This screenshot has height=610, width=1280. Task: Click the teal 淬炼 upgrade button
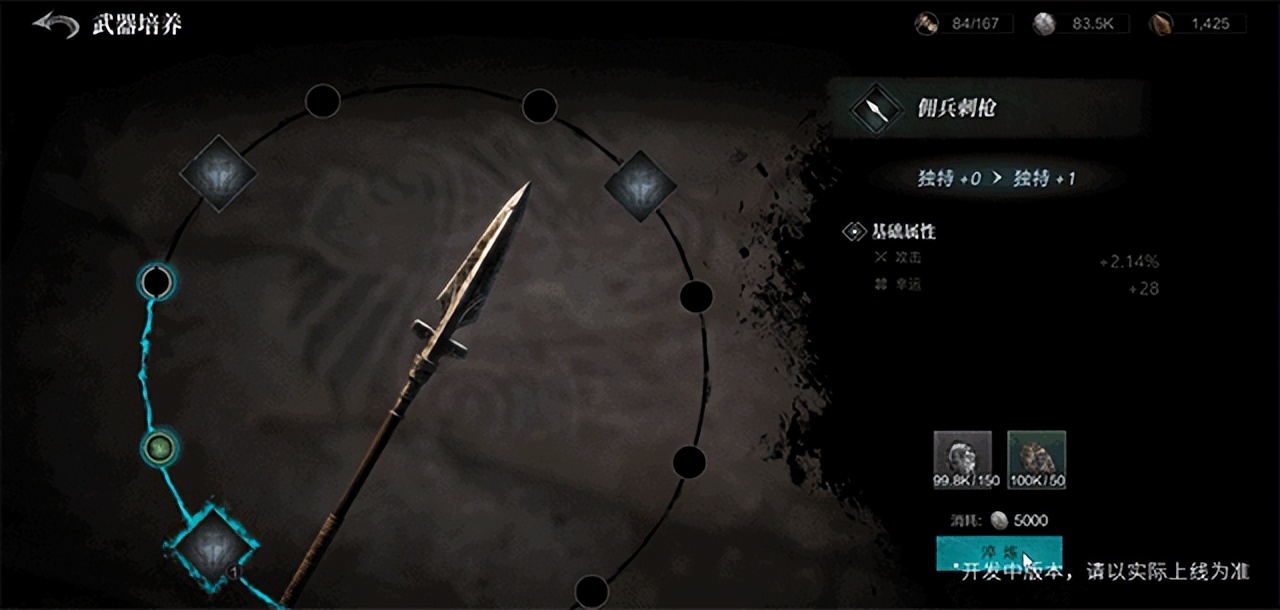click(998, 552)
